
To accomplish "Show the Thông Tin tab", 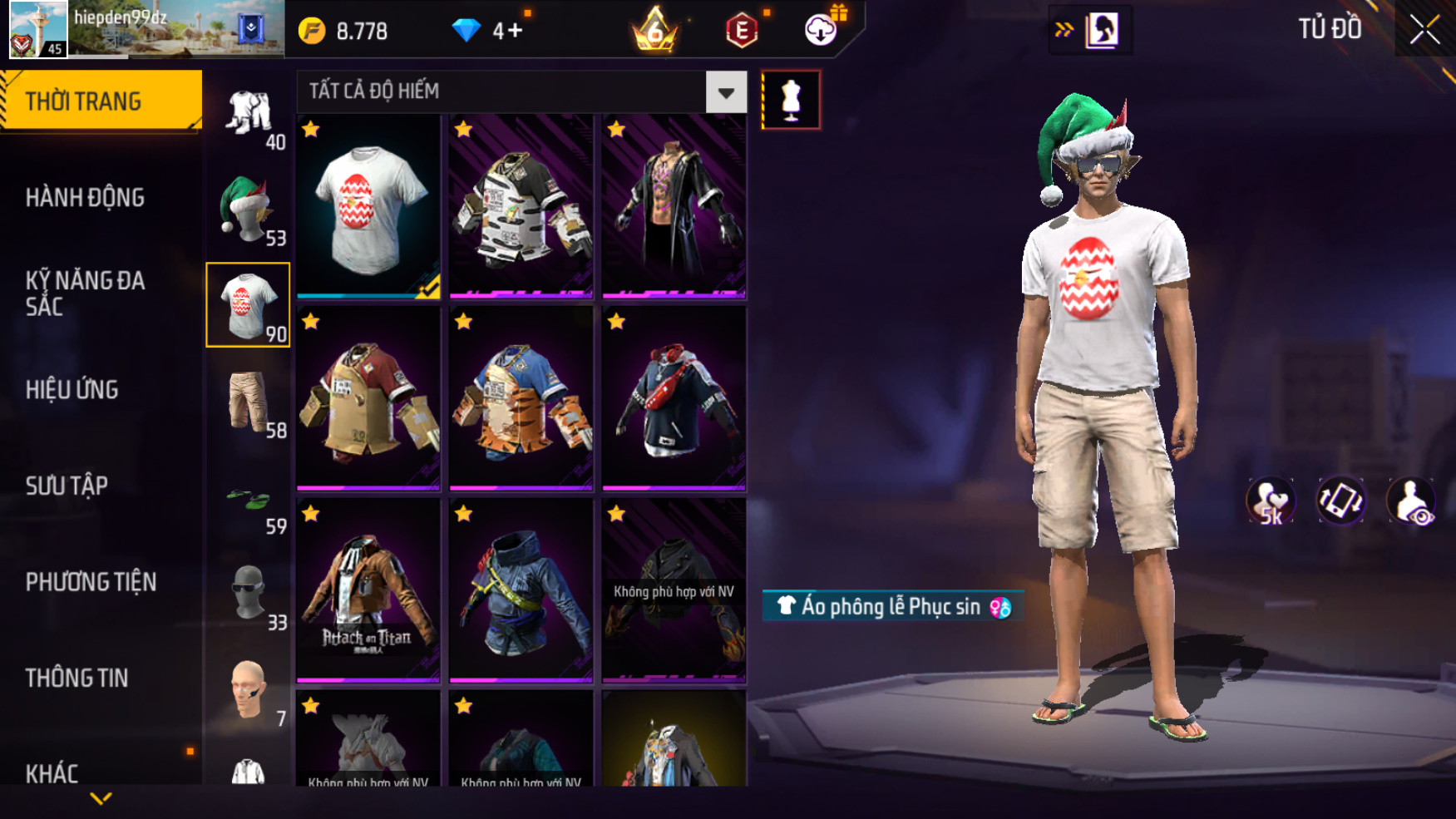I will point(77,678).
